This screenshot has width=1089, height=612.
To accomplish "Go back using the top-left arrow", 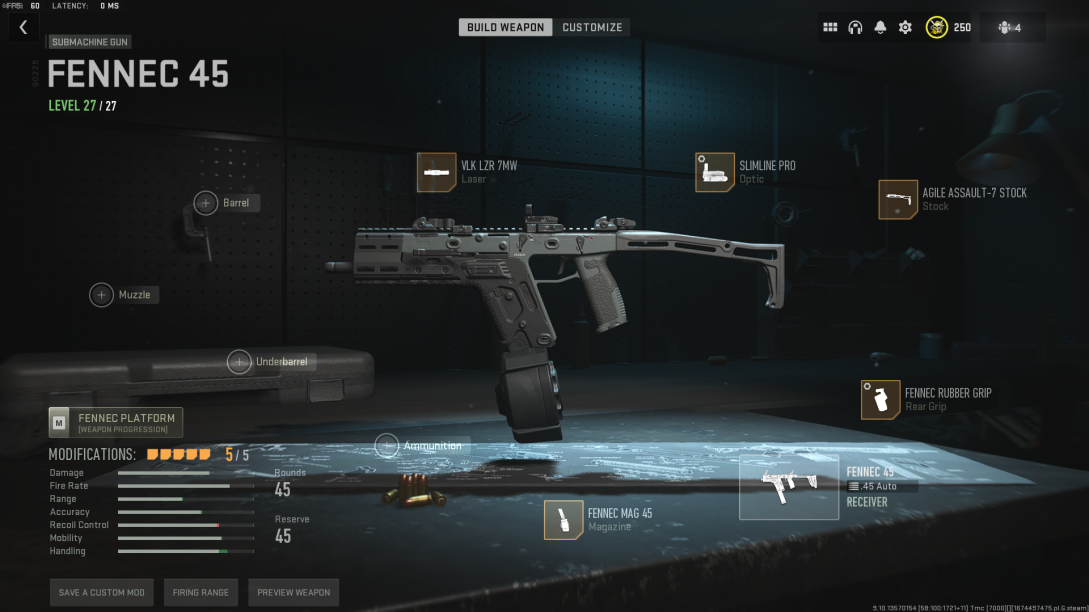I will point(23,28).
